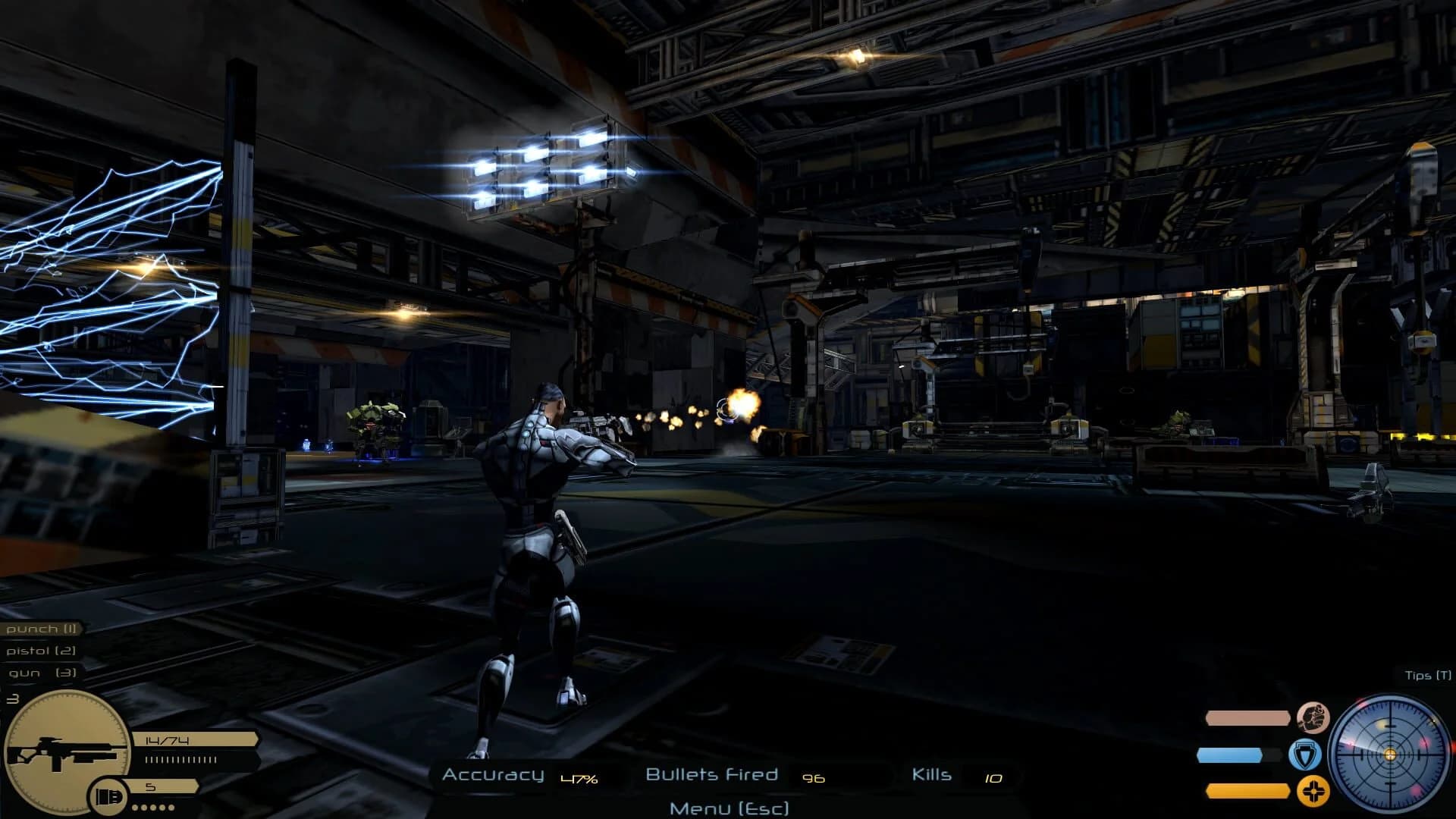Click the weapon slot number 3 indicator

click(12, 698)
